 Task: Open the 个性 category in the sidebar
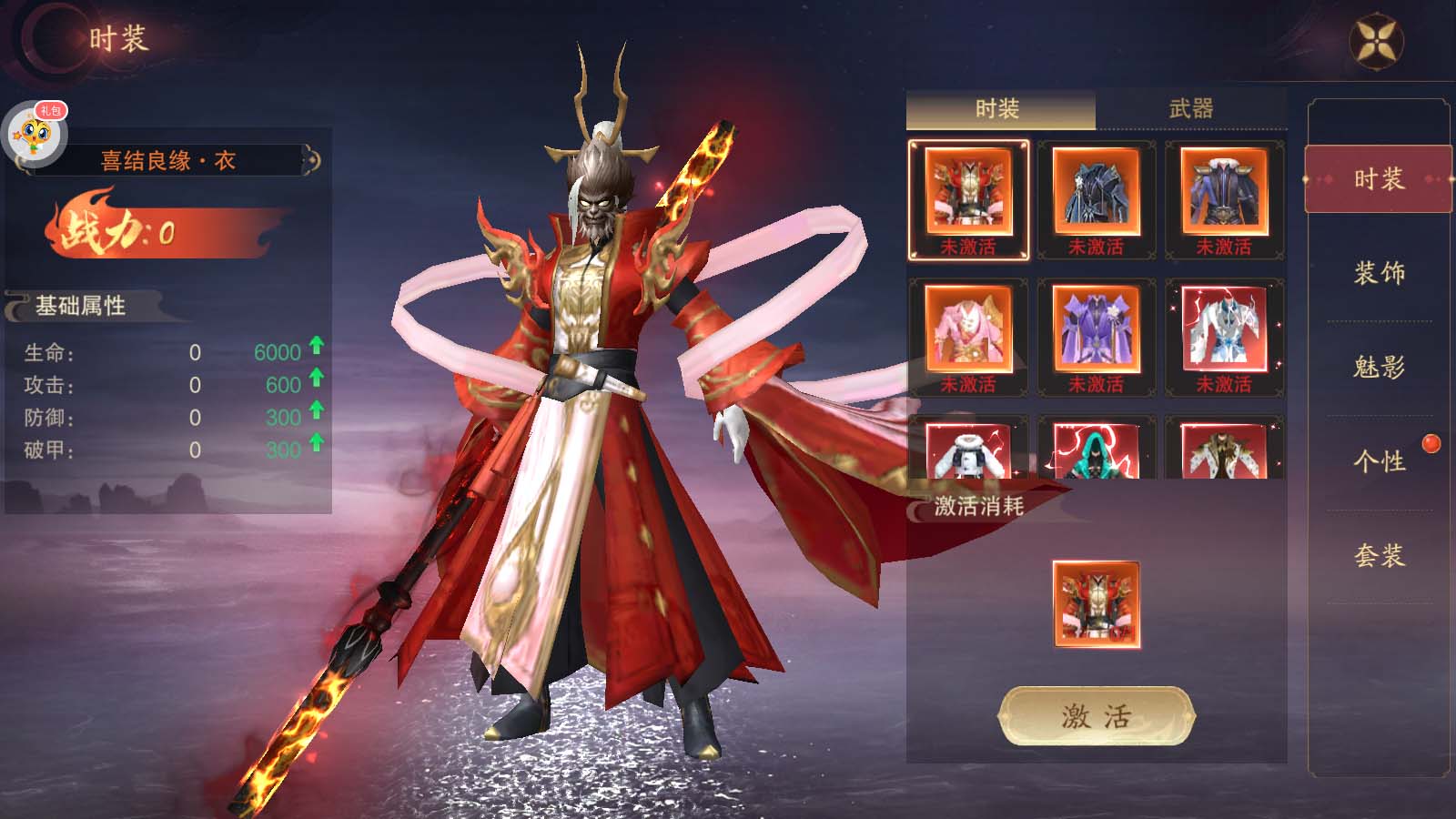(1379, 461)
